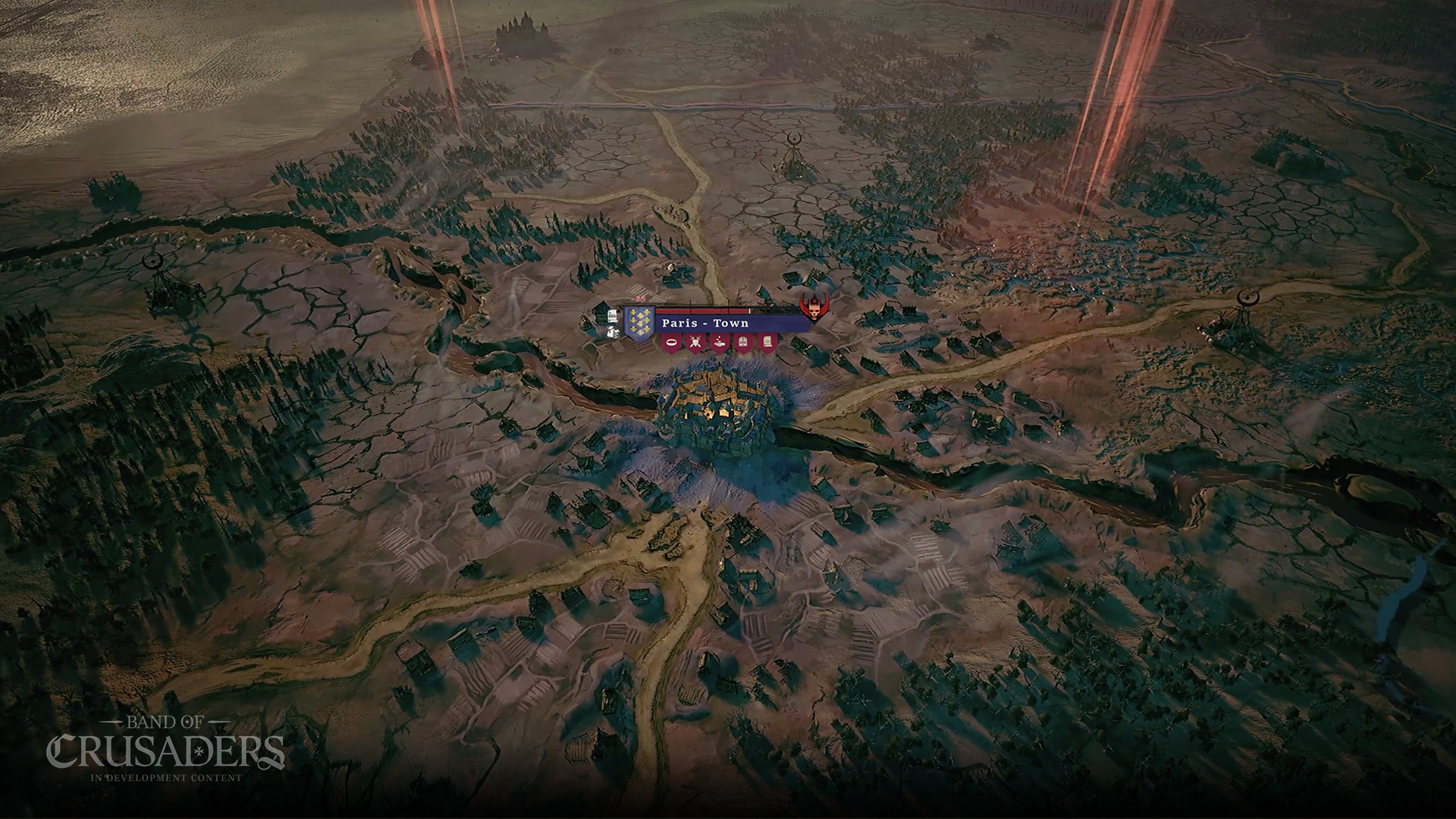This screenshot has height=819, width=1456.
Task: Click the money bag icon beside the shield
Action: [x=612, y=331]
